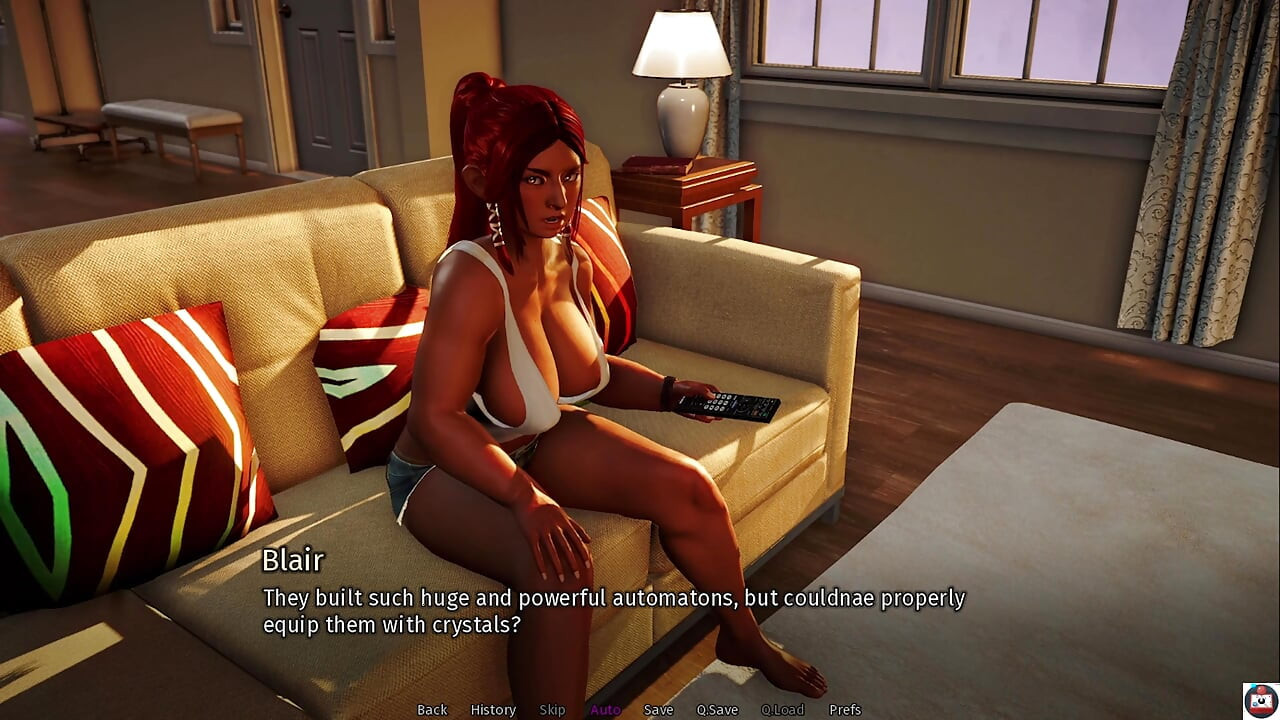
Task: Perform a quick save with Q.Save
Action: tap(717, 710)
